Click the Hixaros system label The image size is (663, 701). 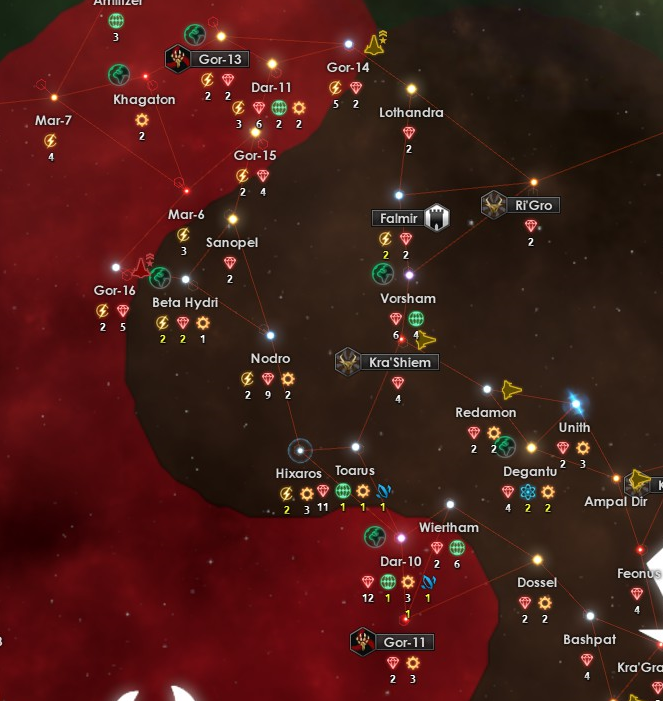[x=298, y=472]
